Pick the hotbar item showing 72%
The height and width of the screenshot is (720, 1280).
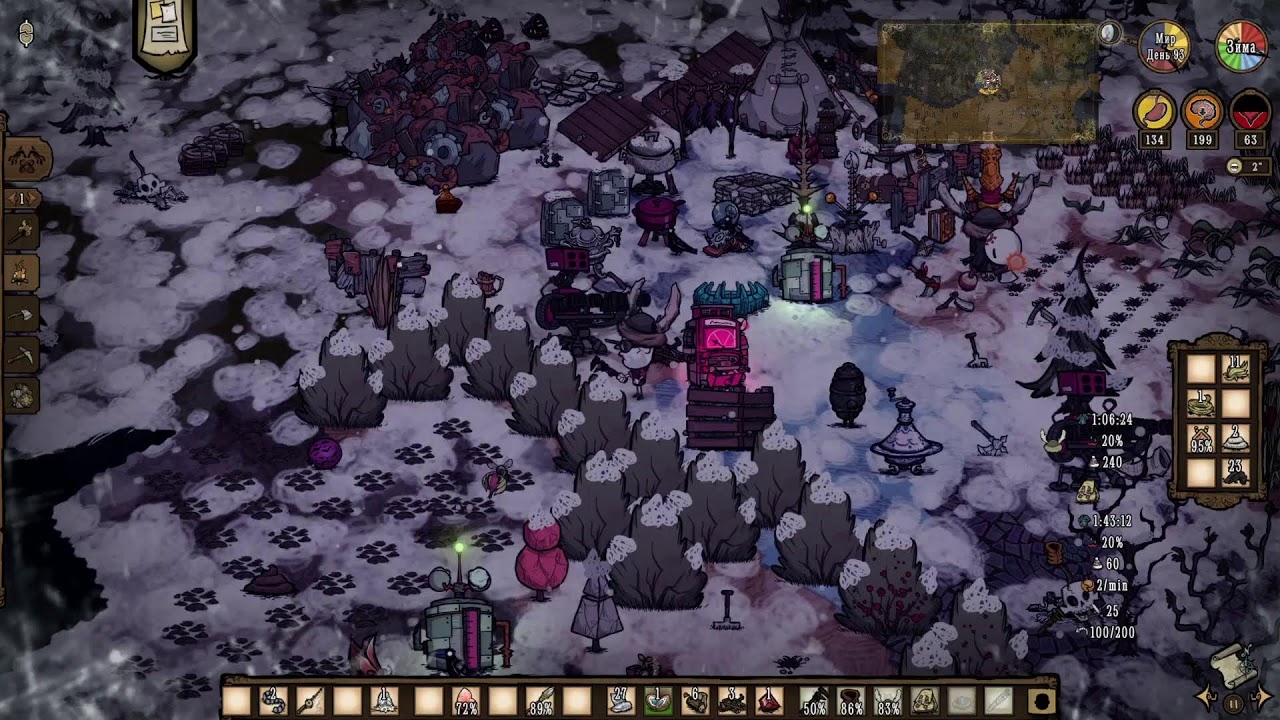click(465, 701)
